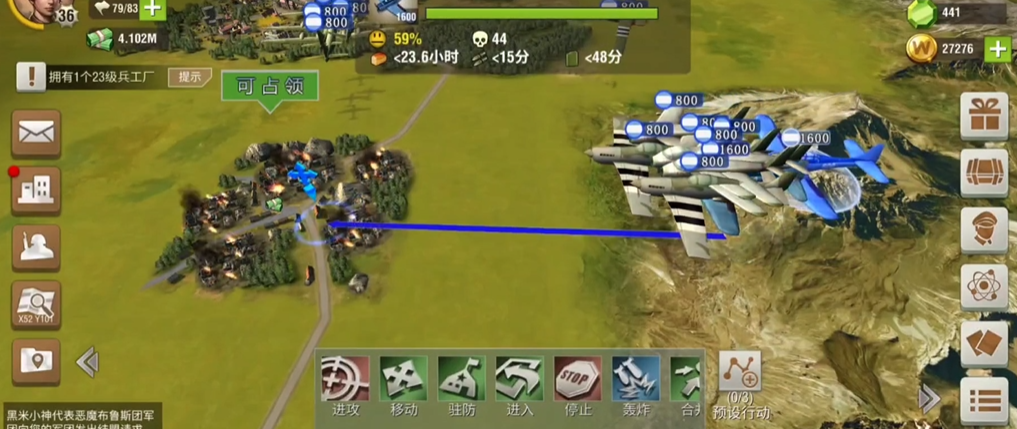
Task: Click the 提示 hint button
Action: 190,77
